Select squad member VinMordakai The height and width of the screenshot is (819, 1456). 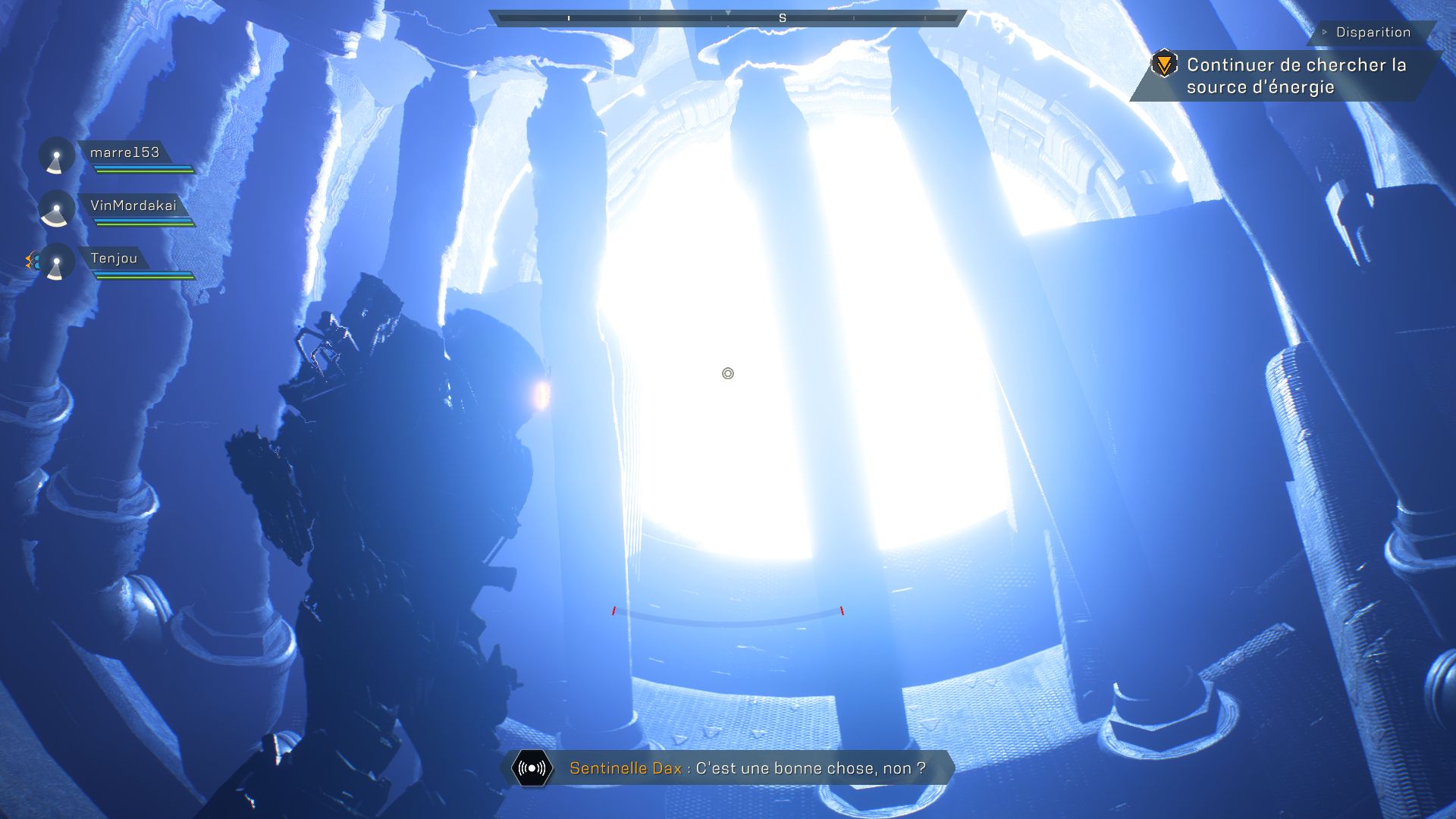coord(133,206)
